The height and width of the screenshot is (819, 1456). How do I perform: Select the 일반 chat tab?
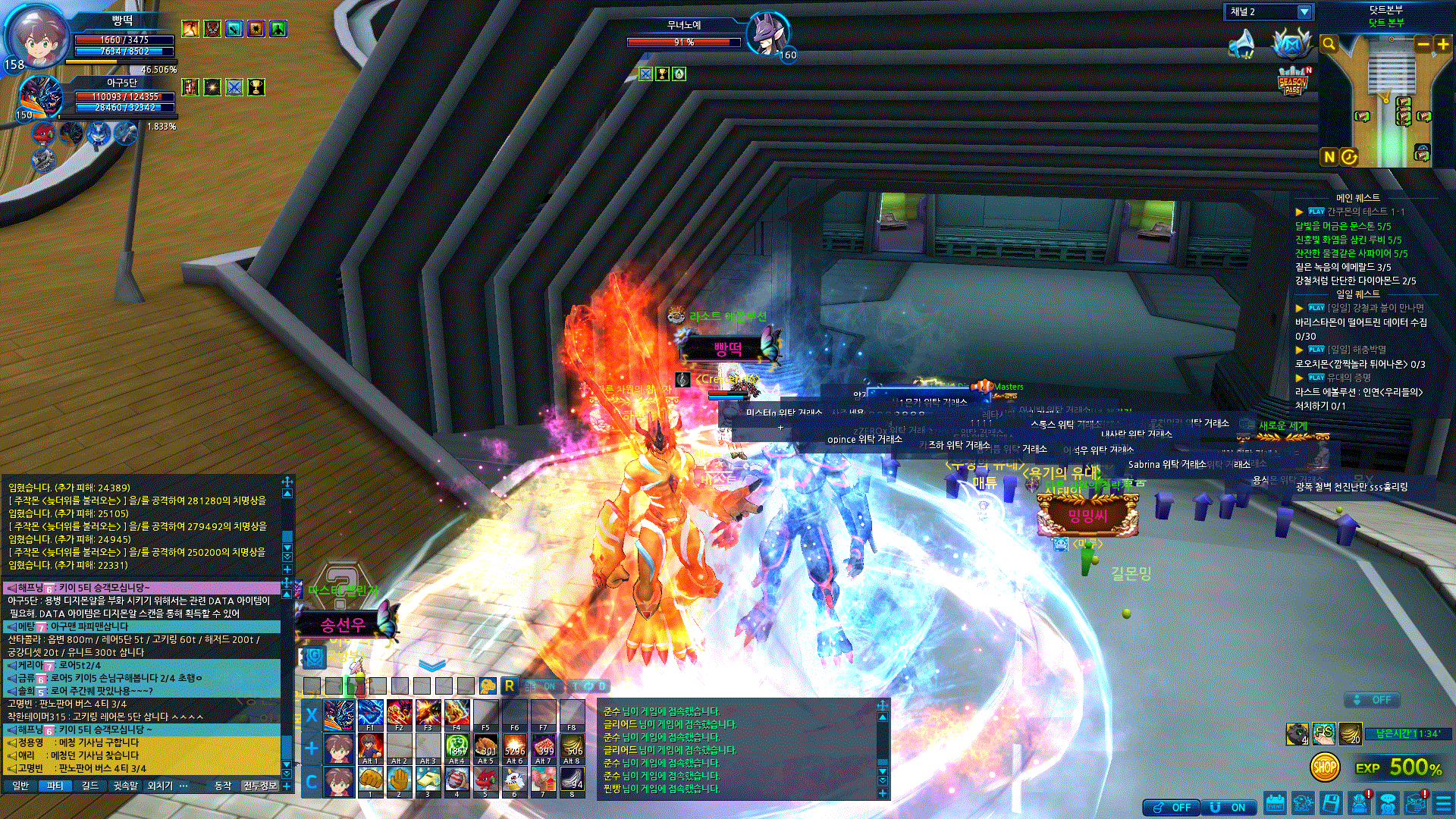[x=20, y=786]
